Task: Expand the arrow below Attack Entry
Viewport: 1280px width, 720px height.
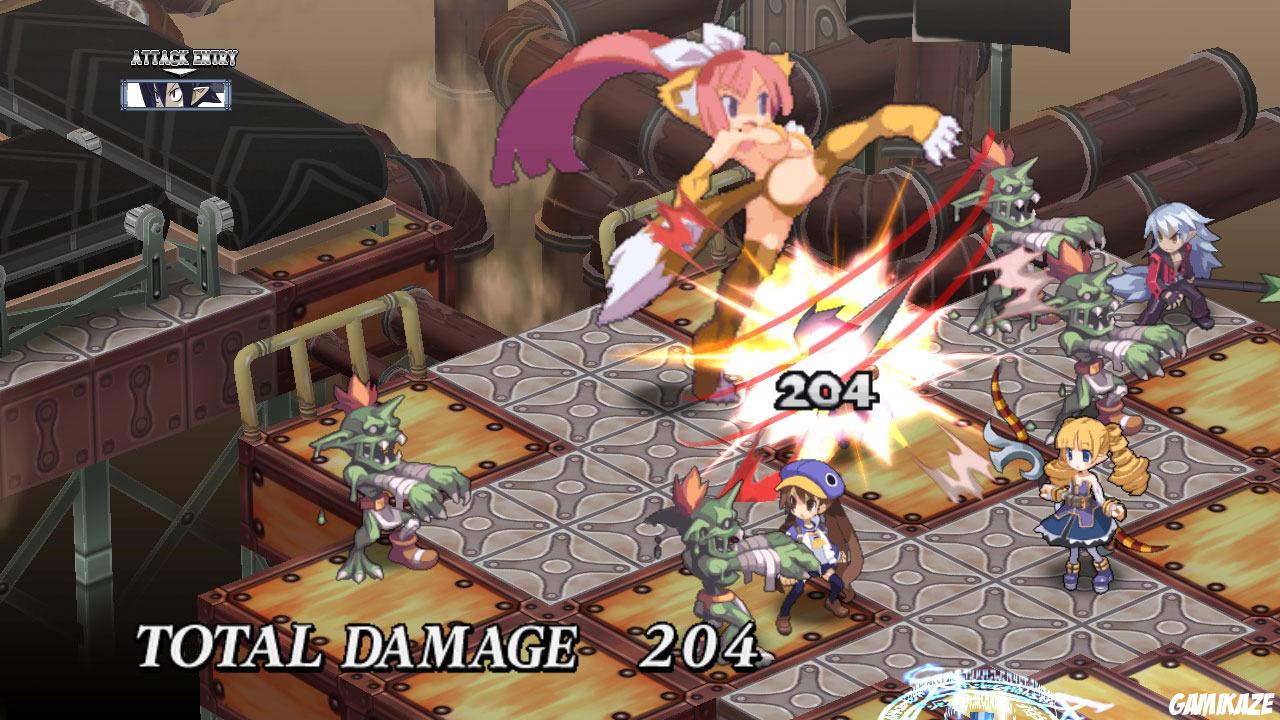Action: tap(178, 70)
